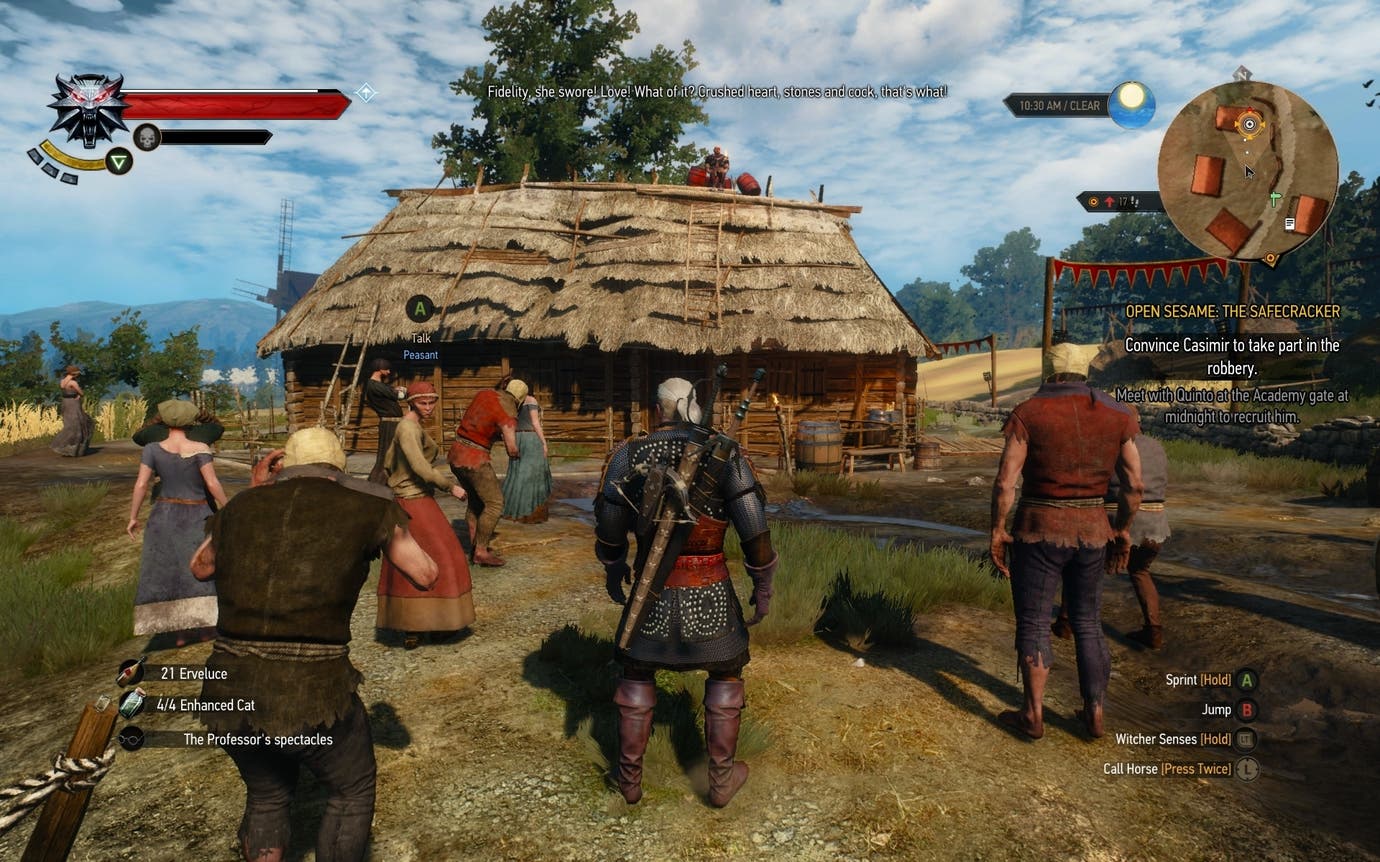The image size is (1380, 862).
Task: Select the green triangle Quen sign icon
Action: pyautogui.click(x=119, y=161)
